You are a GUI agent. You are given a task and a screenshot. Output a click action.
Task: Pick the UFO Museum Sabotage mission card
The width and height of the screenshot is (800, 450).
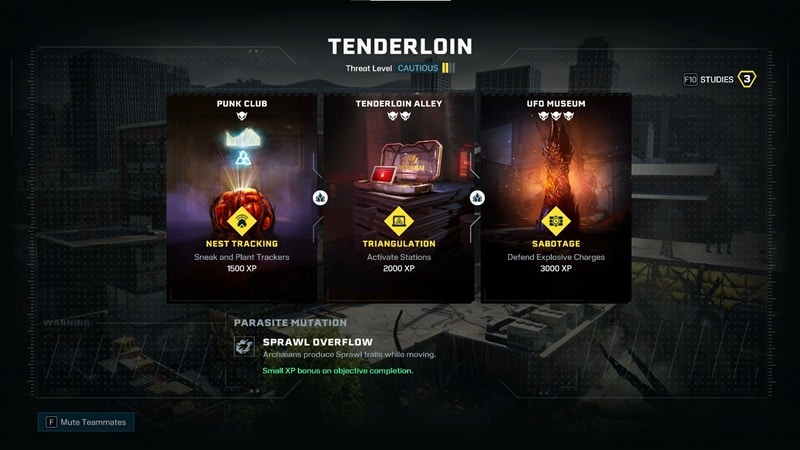tap(555, 199)
